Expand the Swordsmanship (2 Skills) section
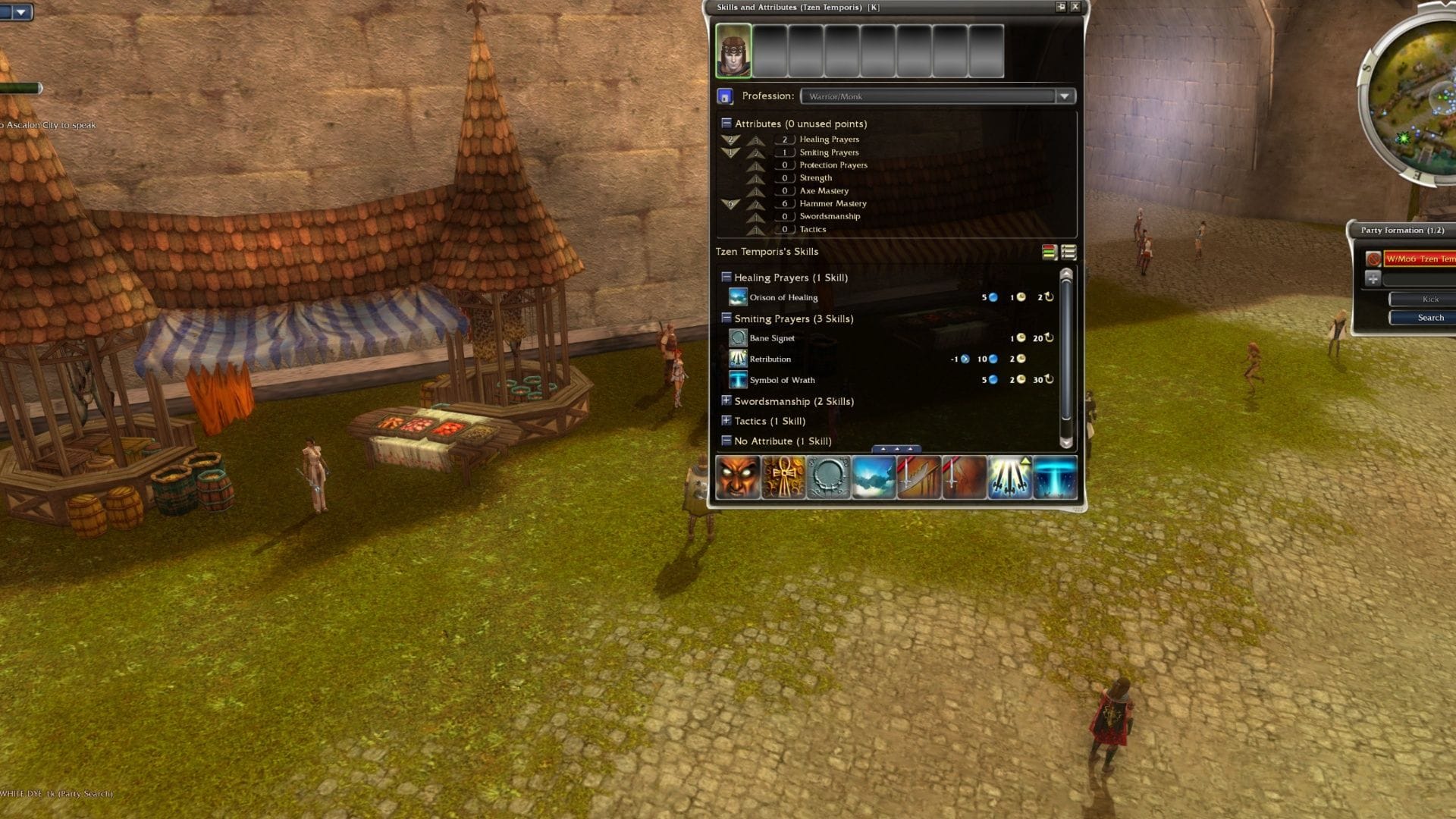1456x819 pixels. (726, 400)
